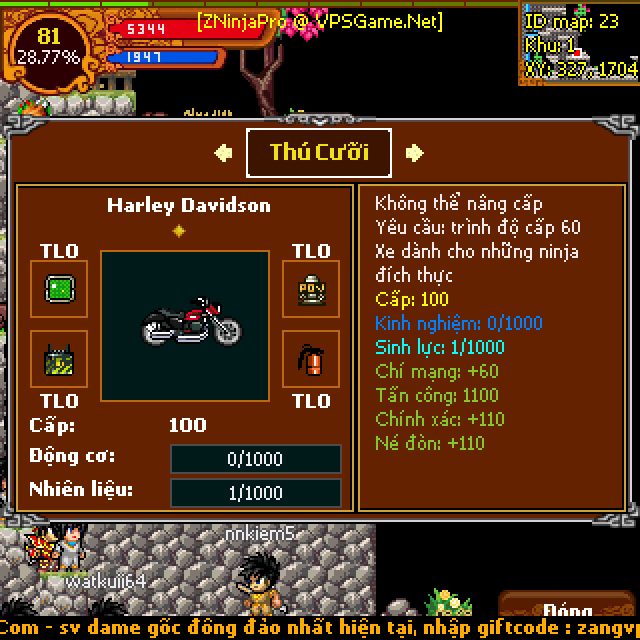Close the panel with the Đóng button
This screenshot has height=640, width=640.
pyautogui.click(x=569, y=612)
